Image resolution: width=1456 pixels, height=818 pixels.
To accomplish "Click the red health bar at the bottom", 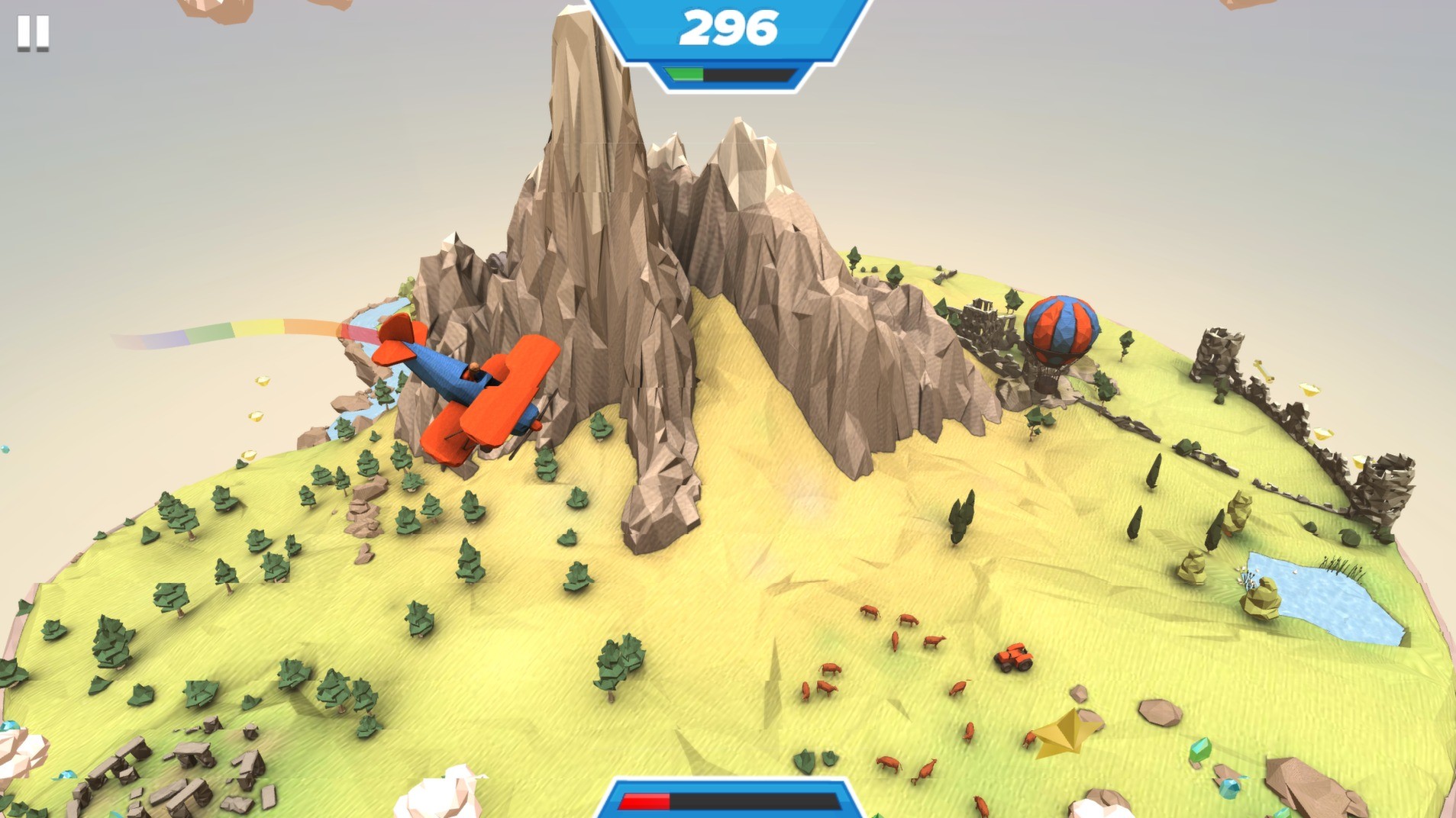I will click(645, 800).
